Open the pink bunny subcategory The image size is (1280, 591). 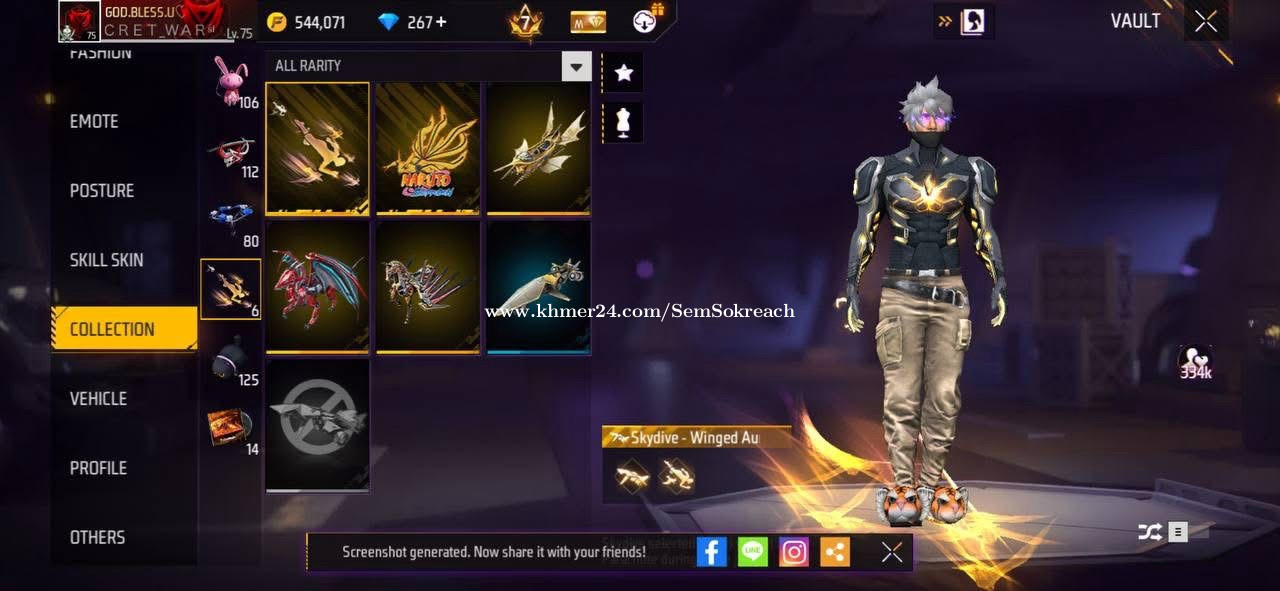[x=231, y=80]
